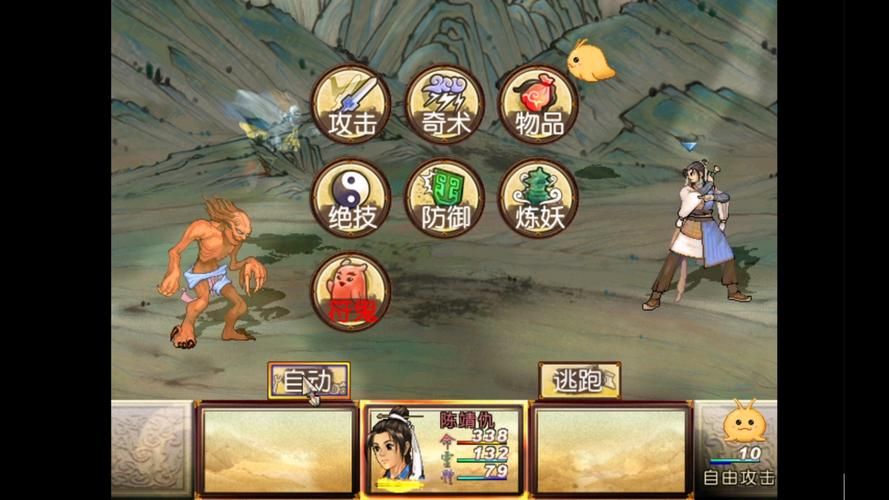Open the 奇术 magic menu
This screenshot has width=889, height=500.
(x=444, y=103)
